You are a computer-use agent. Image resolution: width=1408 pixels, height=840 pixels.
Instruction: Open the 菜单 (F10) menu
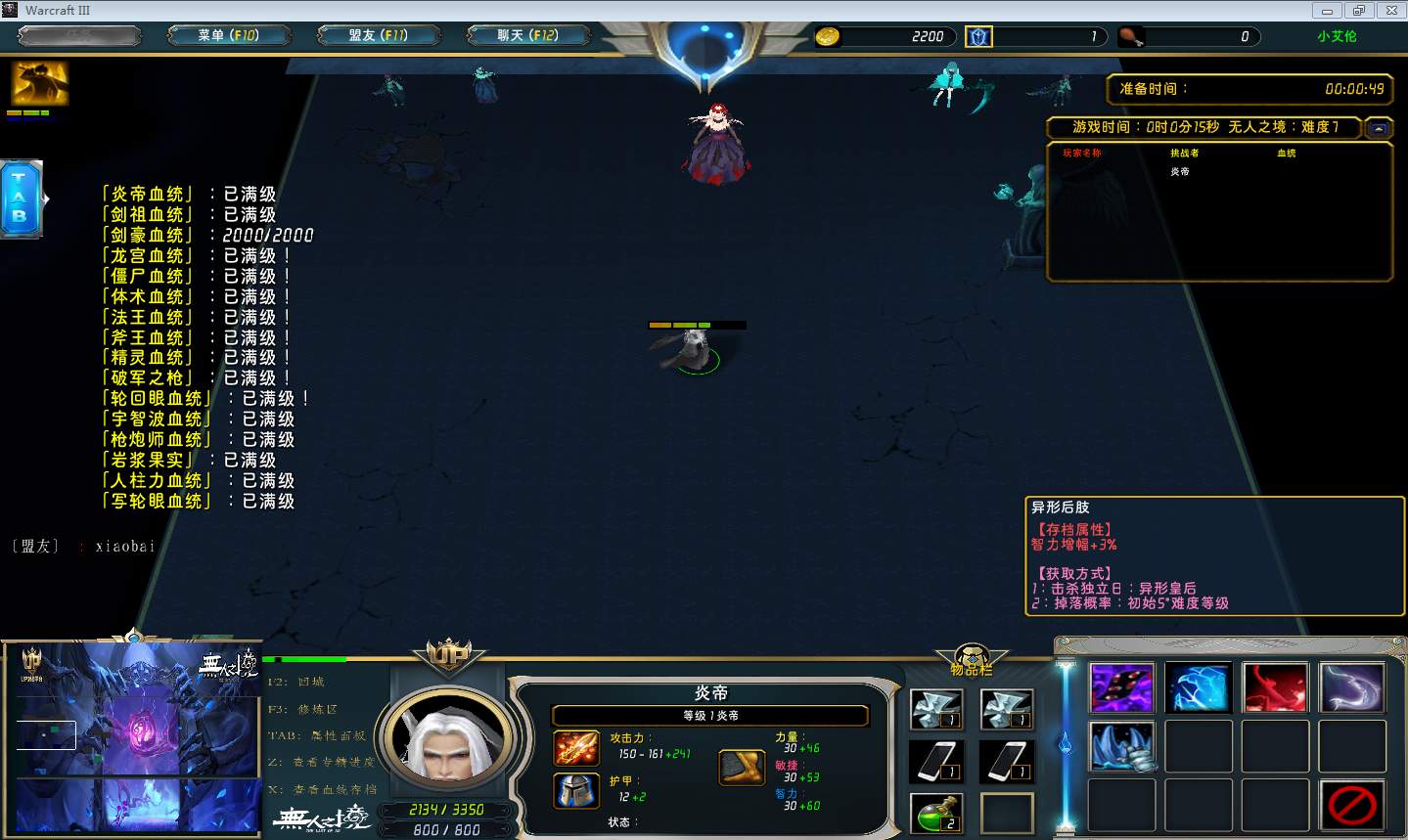pos(228,36)
